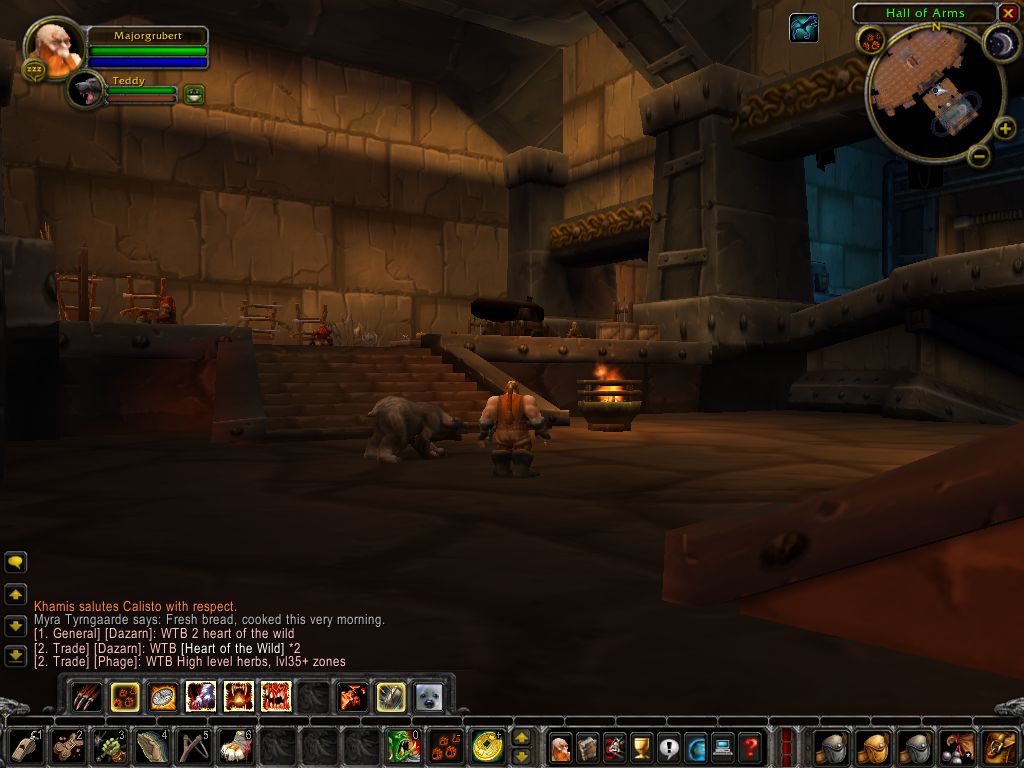Viewport: 1024px width, 768px height.
Task: Open the chat menu speech bubble button
Action: (x=16, y=562)
